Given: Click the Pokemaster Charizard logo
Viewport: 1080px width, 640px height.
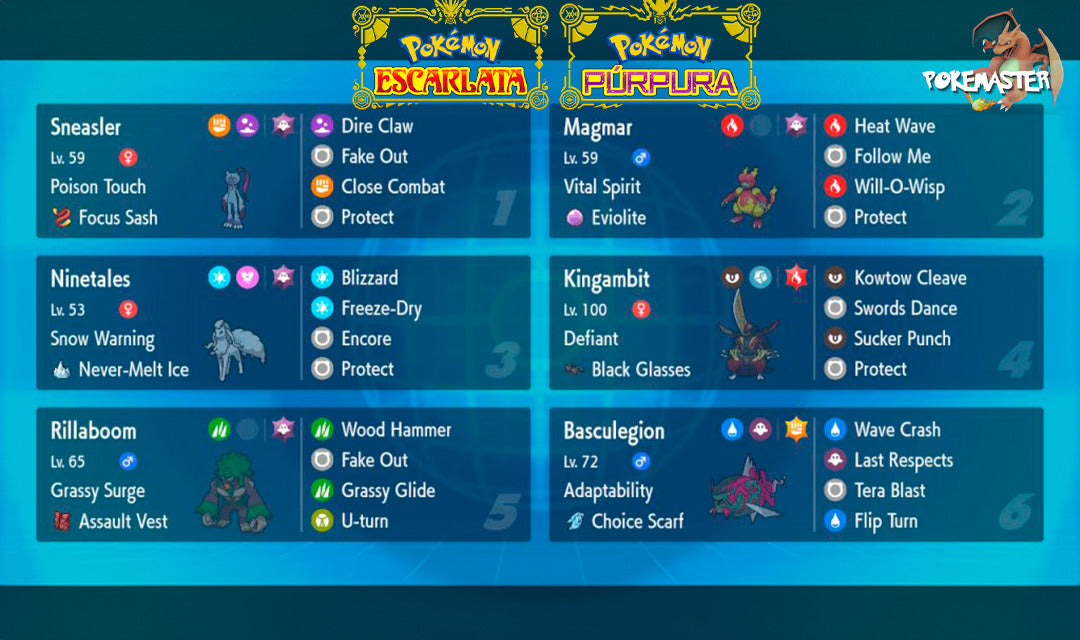Looking at the screenshot, I should tap(996, 68).
